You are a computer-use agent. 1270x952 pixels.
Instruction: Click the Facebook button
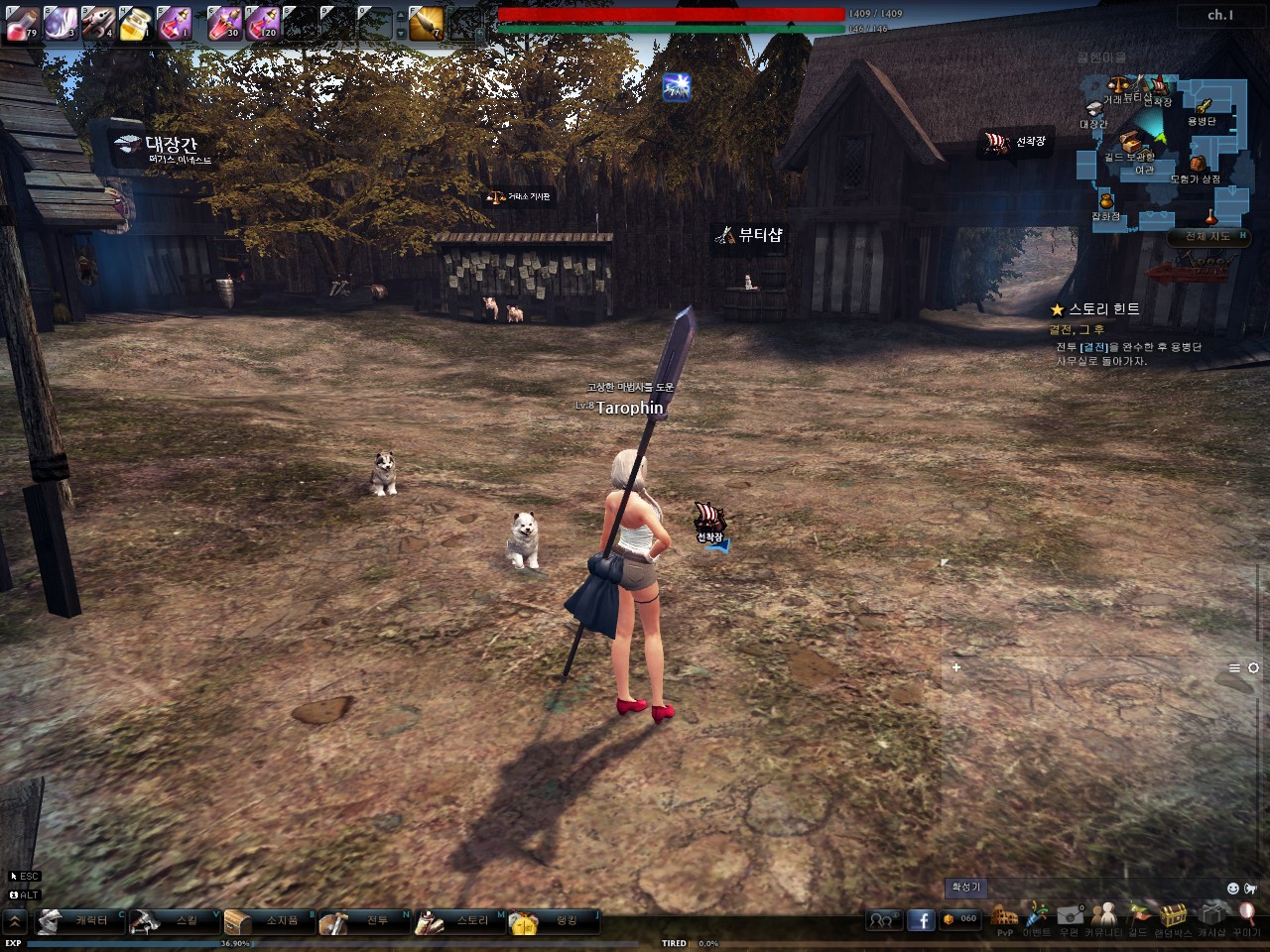coord(921,920)
